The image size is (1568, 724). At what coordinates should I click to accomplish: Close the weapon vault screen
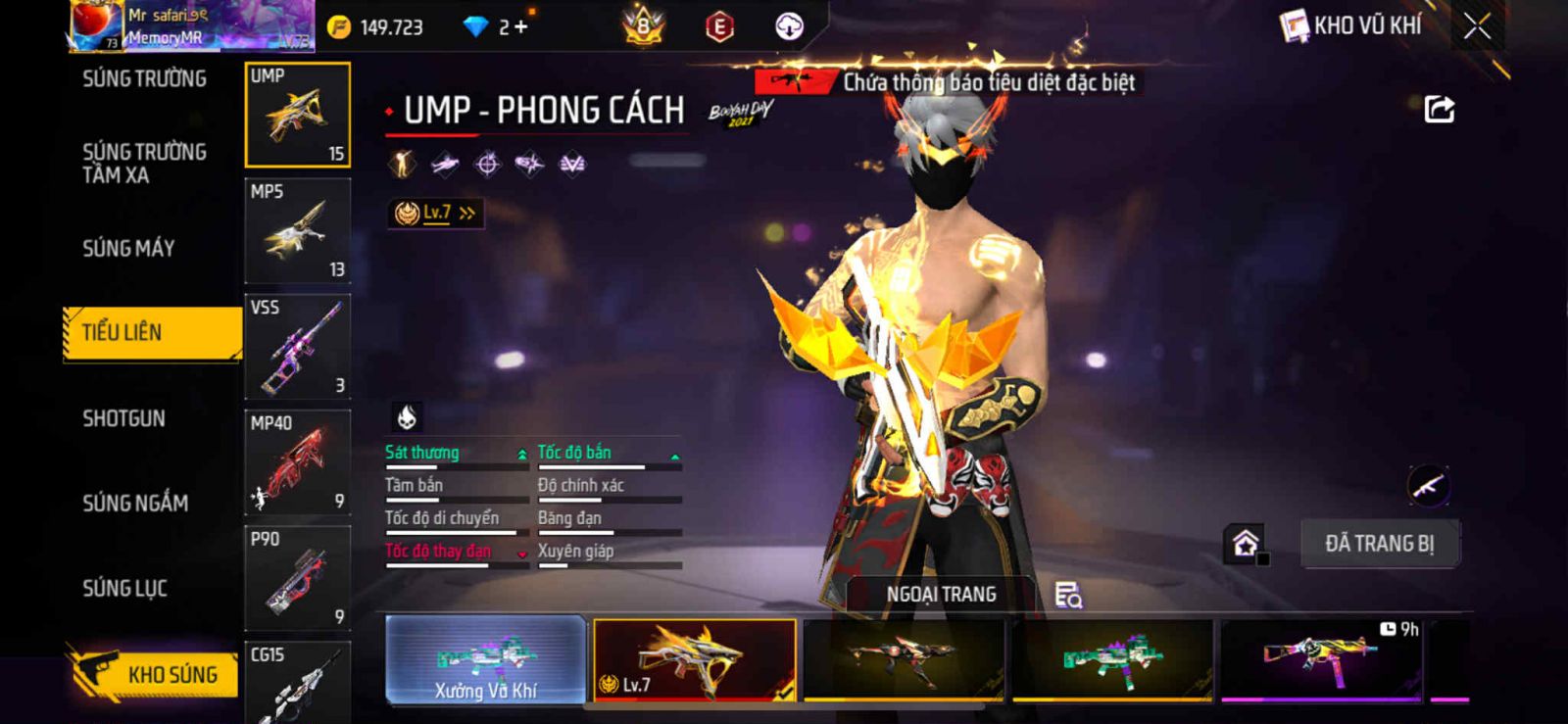[1477, 26]
